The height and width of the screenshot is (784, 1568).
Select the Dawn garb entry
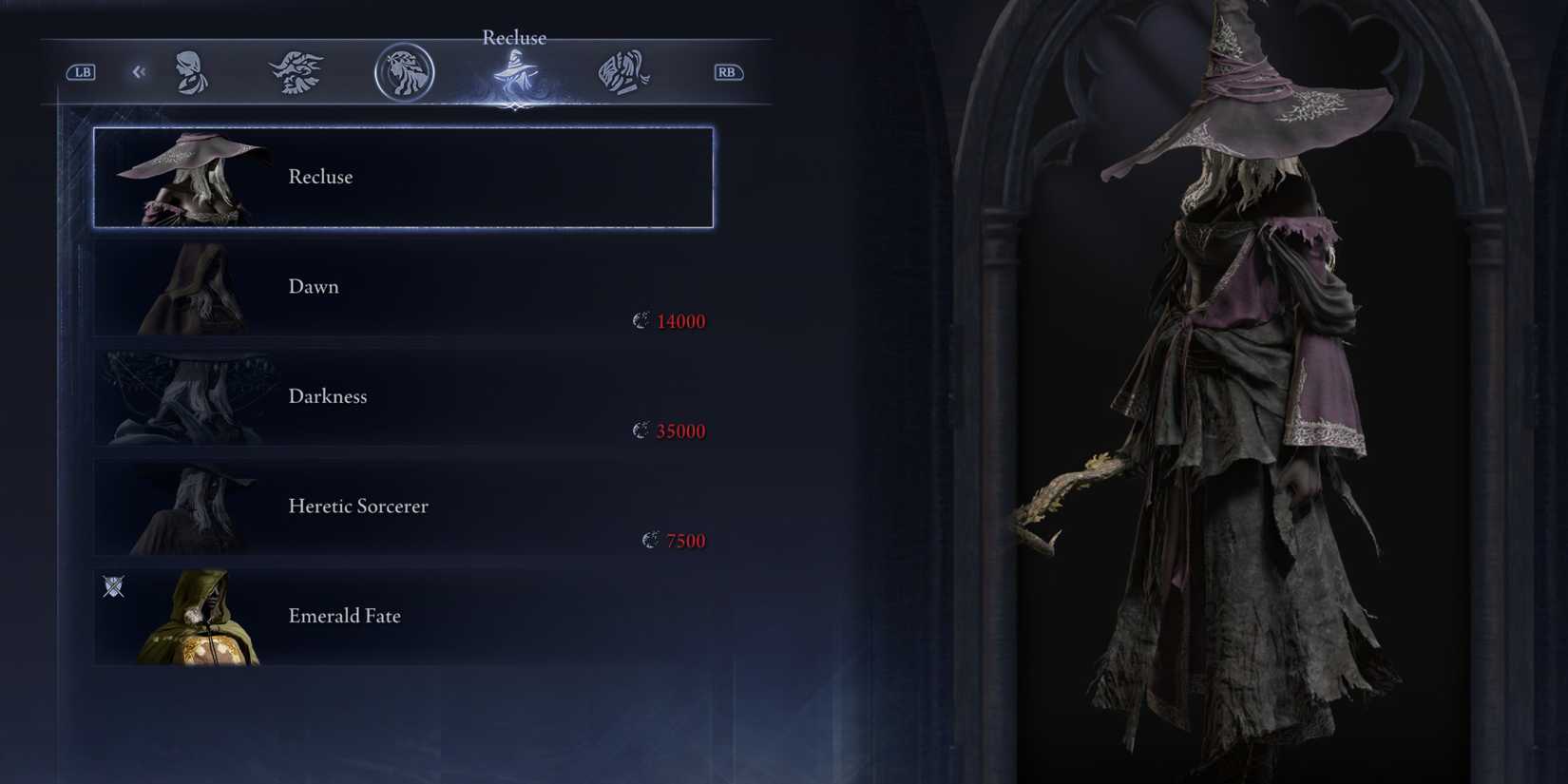click(x=403, y=286)
